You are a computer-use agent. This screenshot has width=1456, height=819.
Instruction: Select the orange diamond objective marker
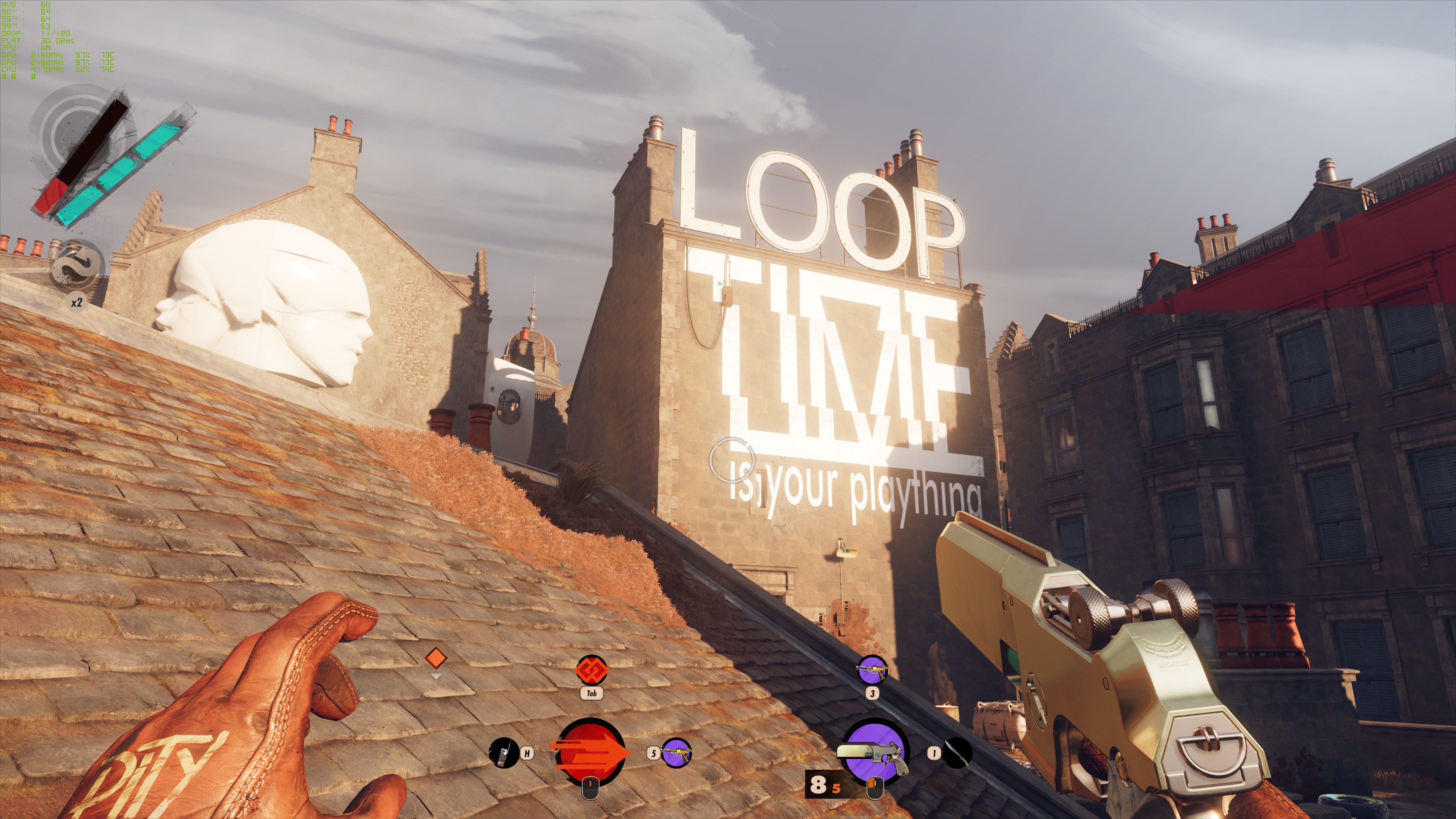(x=436, y=658)
